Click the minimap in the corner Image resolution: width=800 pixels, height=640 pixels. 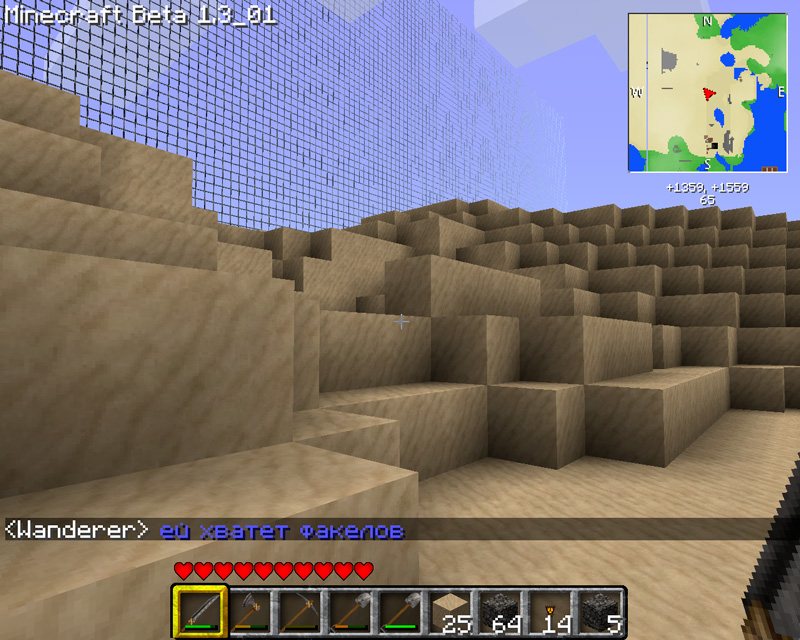coord(707,92)
